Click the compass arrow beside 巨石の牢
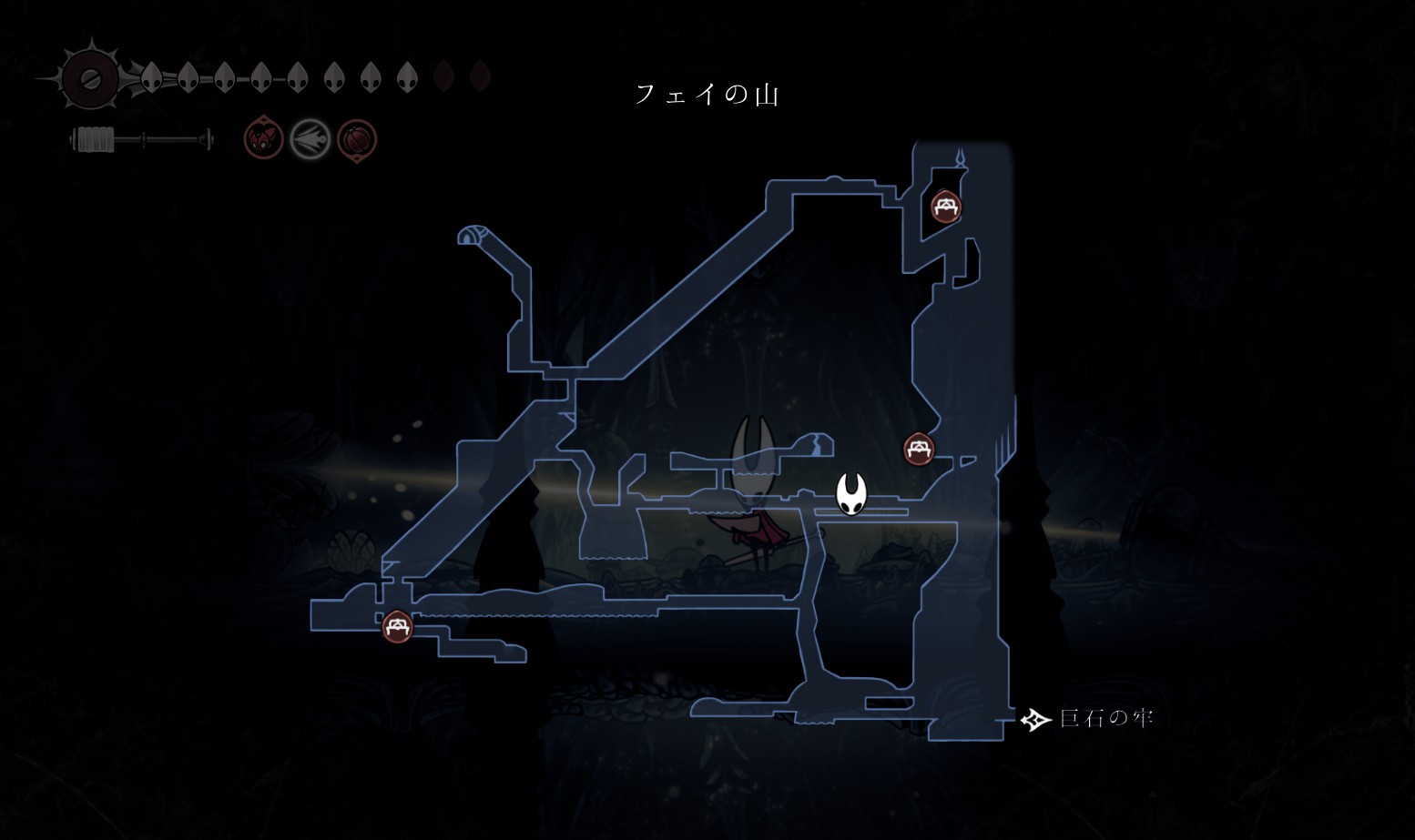1415x840 pixels. pos(1034,720)
